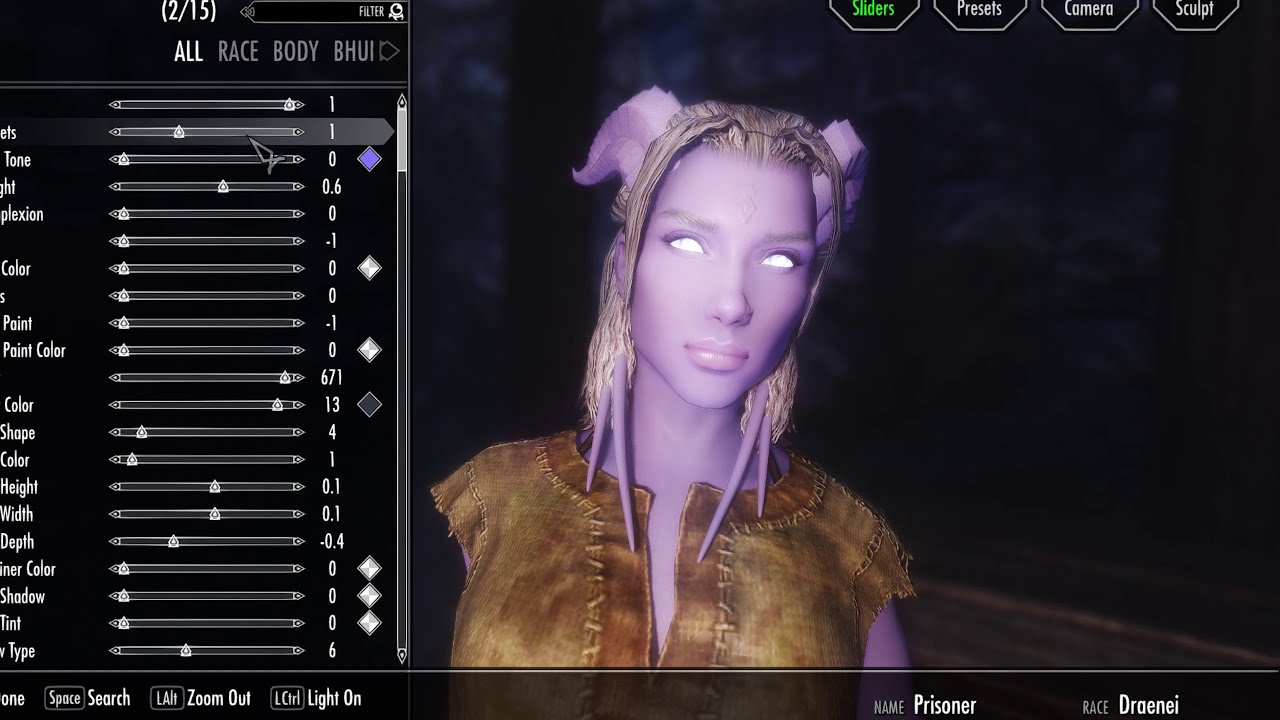Open the dark gray Color swatch
This screenshot has height=720, width=1280.
tap(369, 405)
